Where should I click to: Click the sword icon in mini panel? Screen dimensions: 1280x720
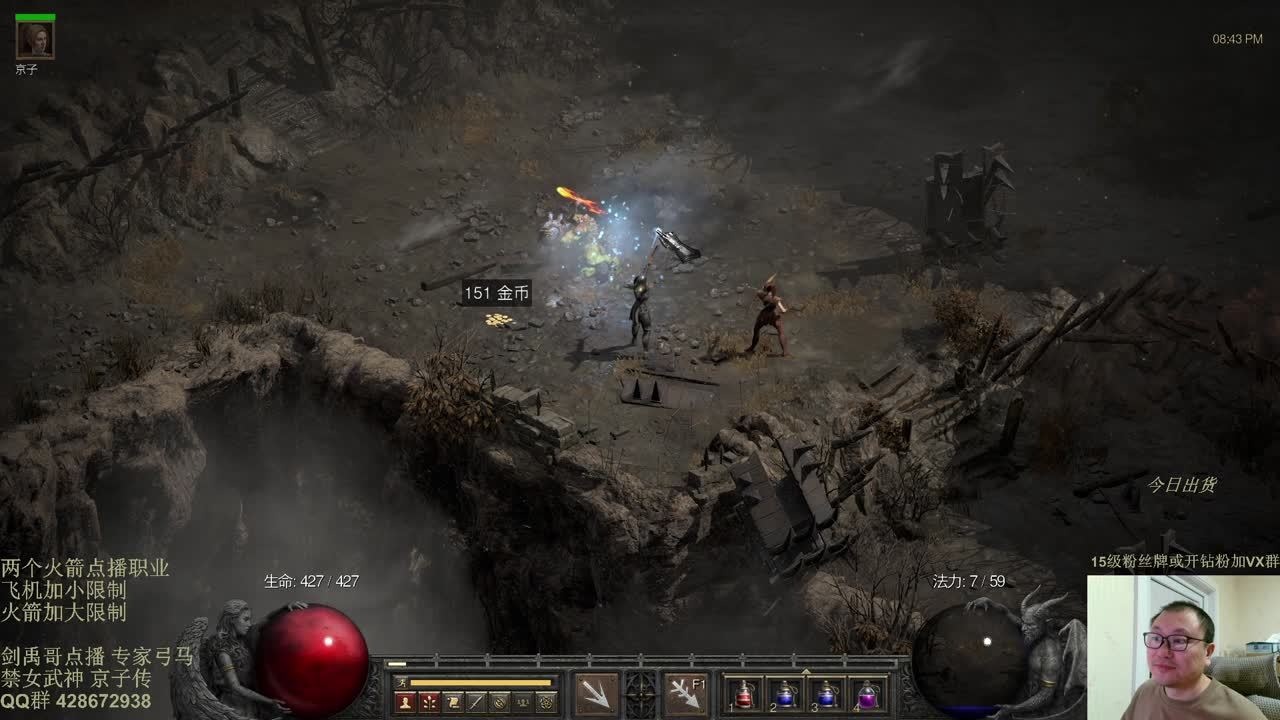coord(477,702)
